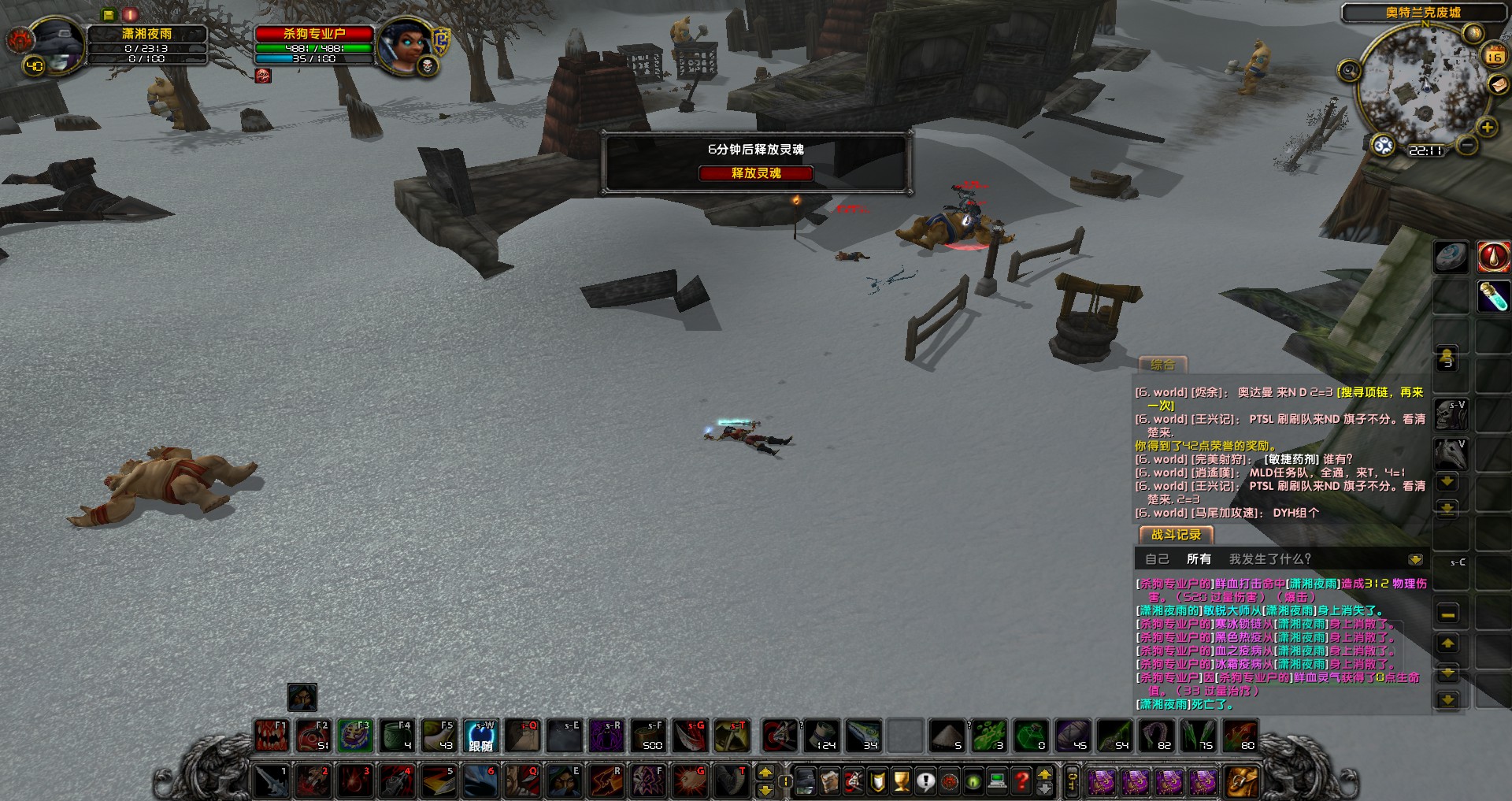This screenshot has height=801, width=1512.
Task: Switch to the 综合 general chat tab
Action: point(1162,365)
